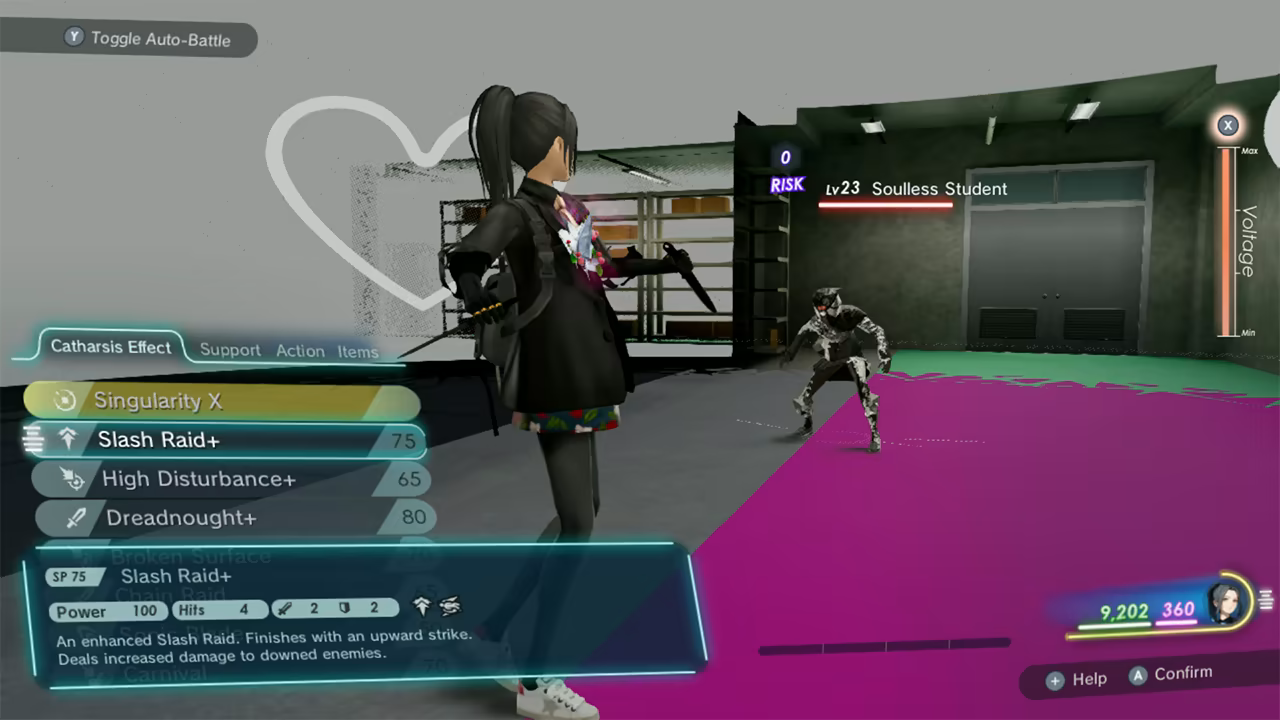Click the shield icon next to sword stat
1280x720 pixels.
point(344,609)
